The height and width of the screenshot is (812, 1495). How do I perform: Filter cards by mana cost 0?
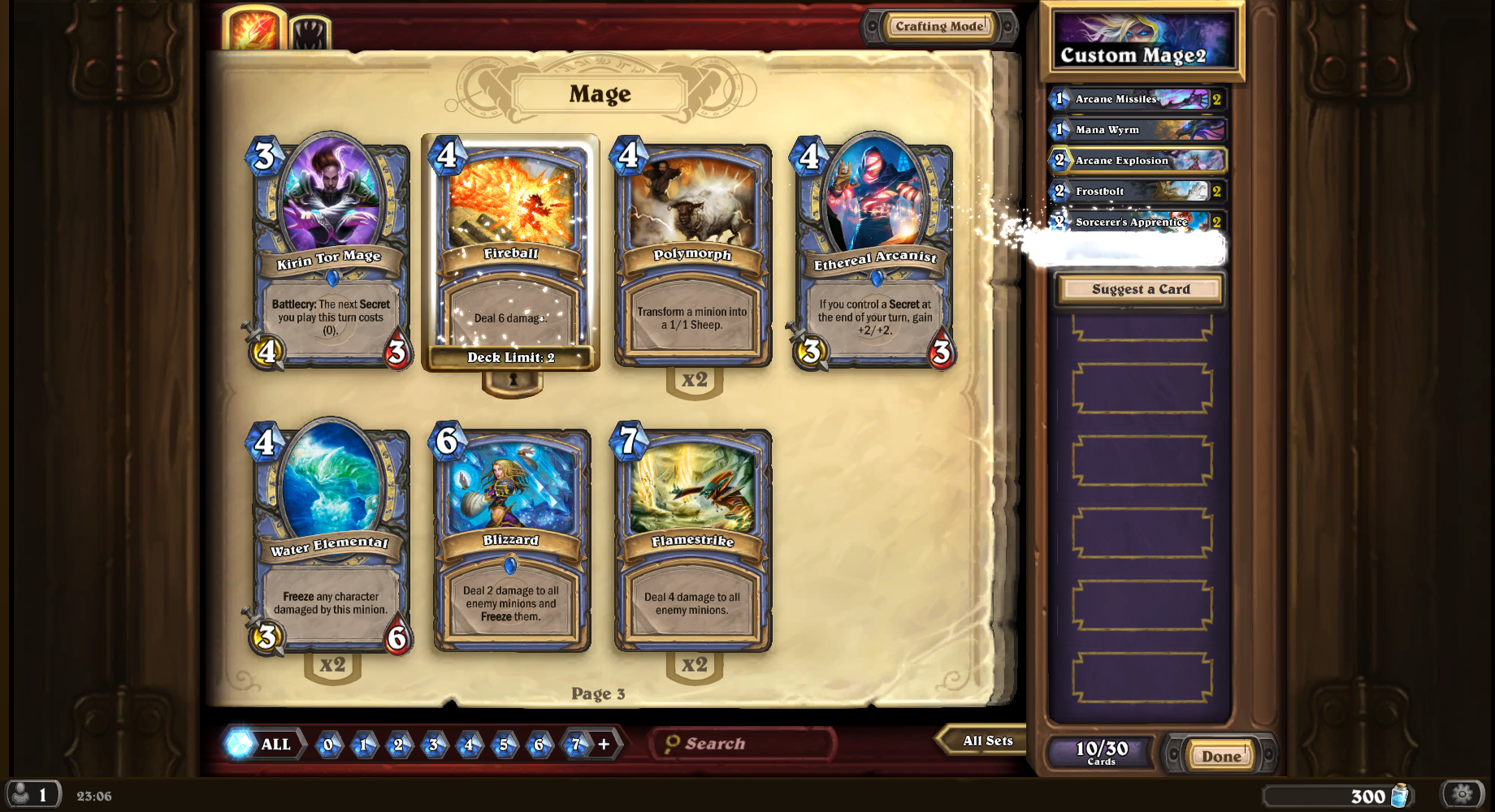pyautogui.click(x=327, y=744)
